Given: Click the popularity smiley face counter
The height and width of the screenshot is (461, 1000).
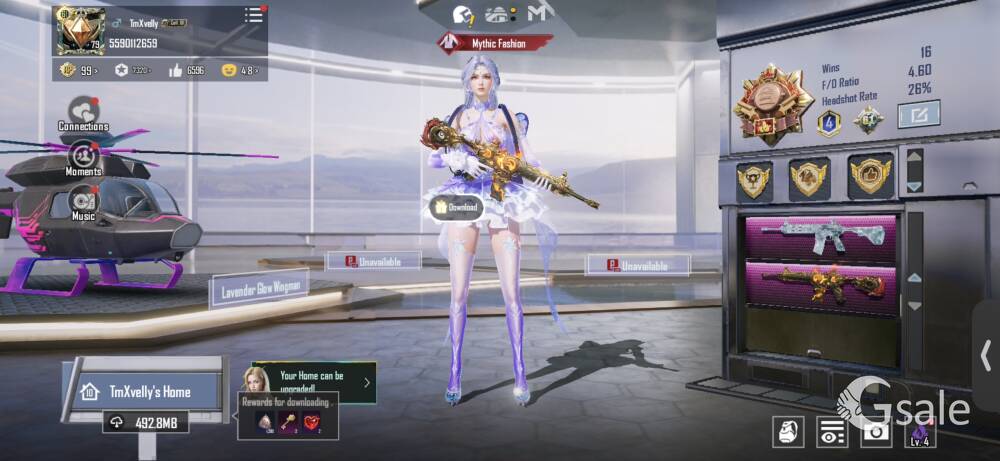Looking at the screenshot, I should (240, 70).
